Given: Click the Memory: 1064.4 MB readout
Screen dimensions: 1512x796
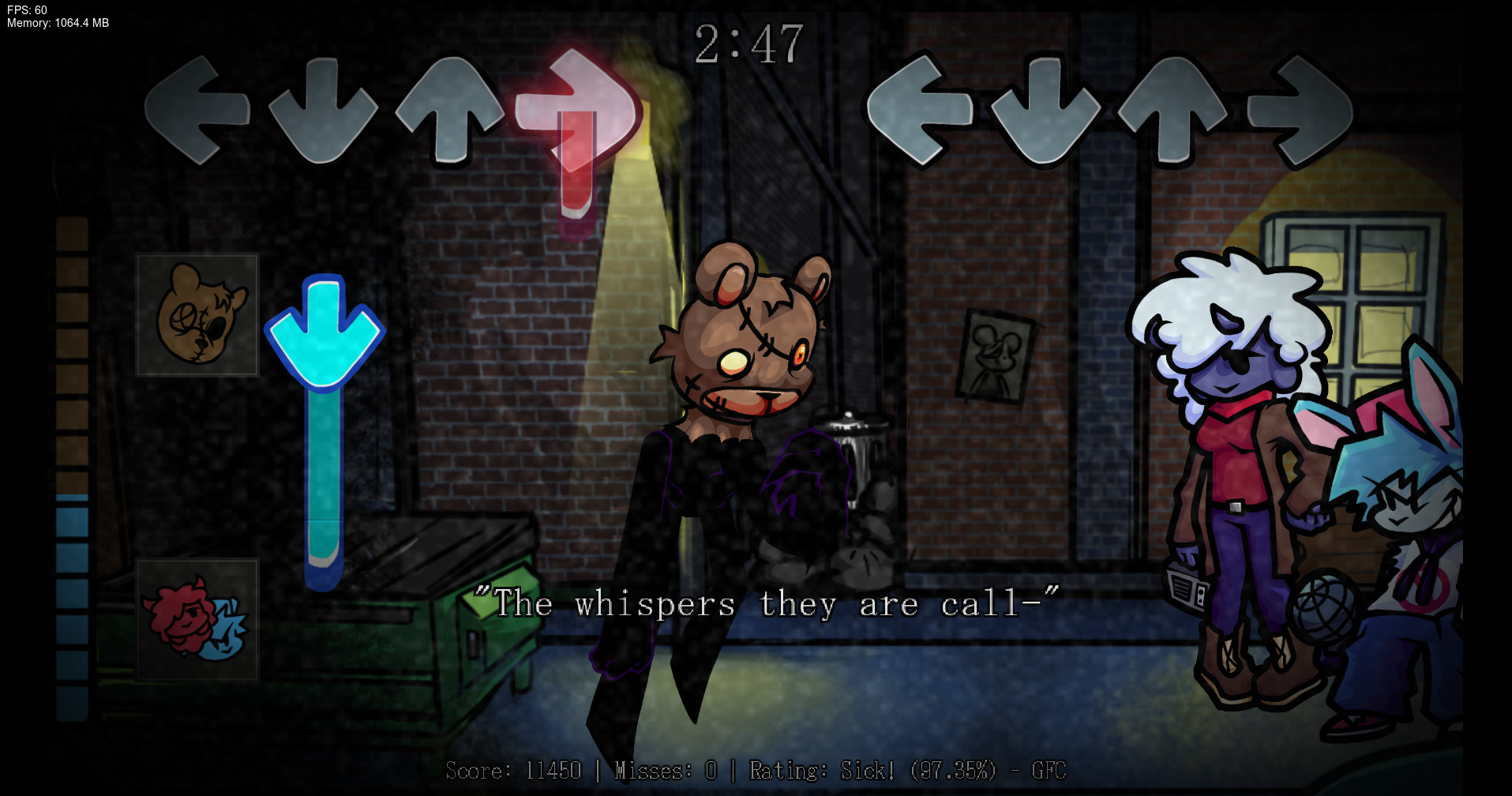Looking at the screenshot, I should click(55, 23).
